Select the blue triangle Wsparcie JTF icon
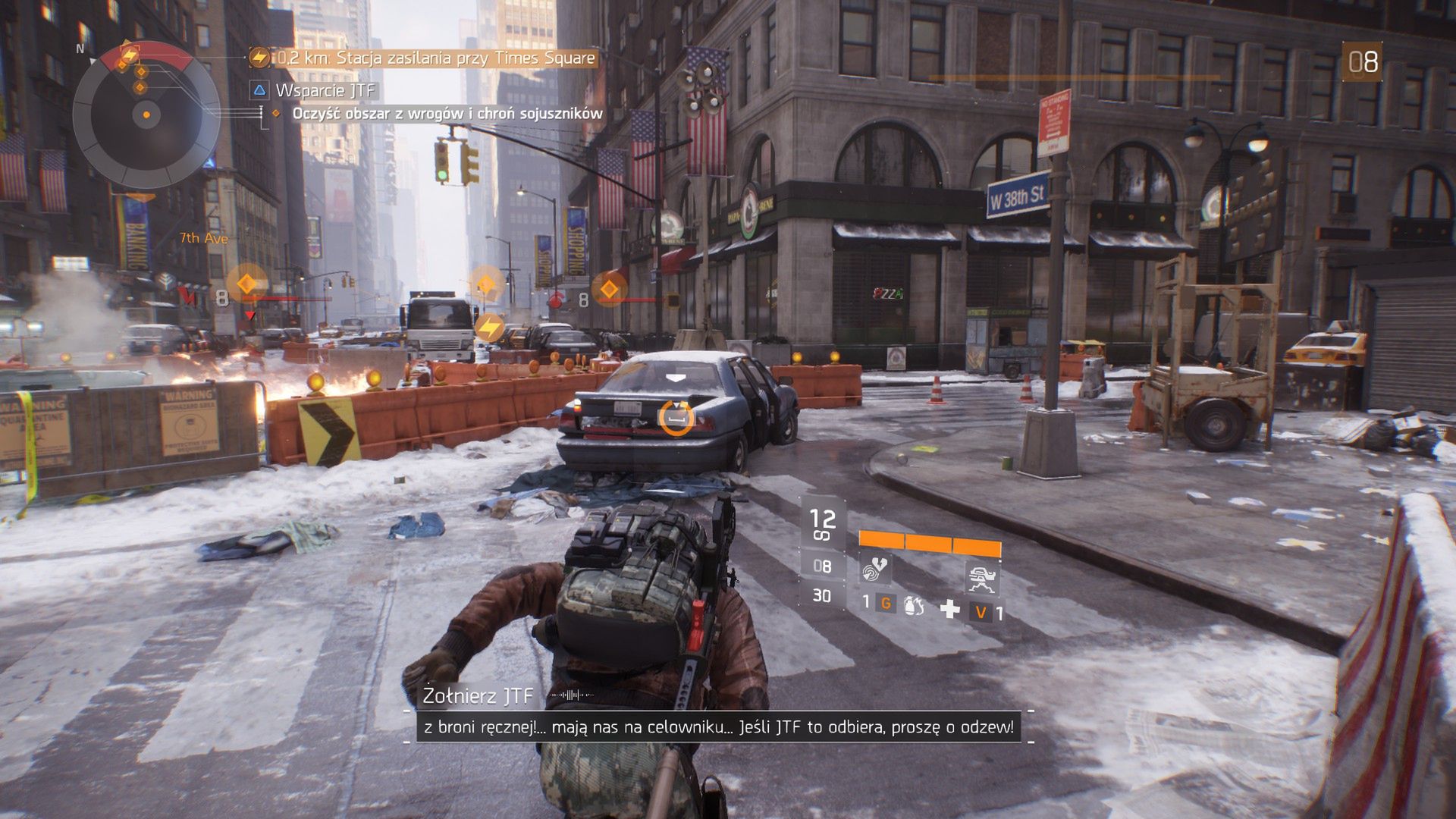1456x819 pixels. [259, 89]
